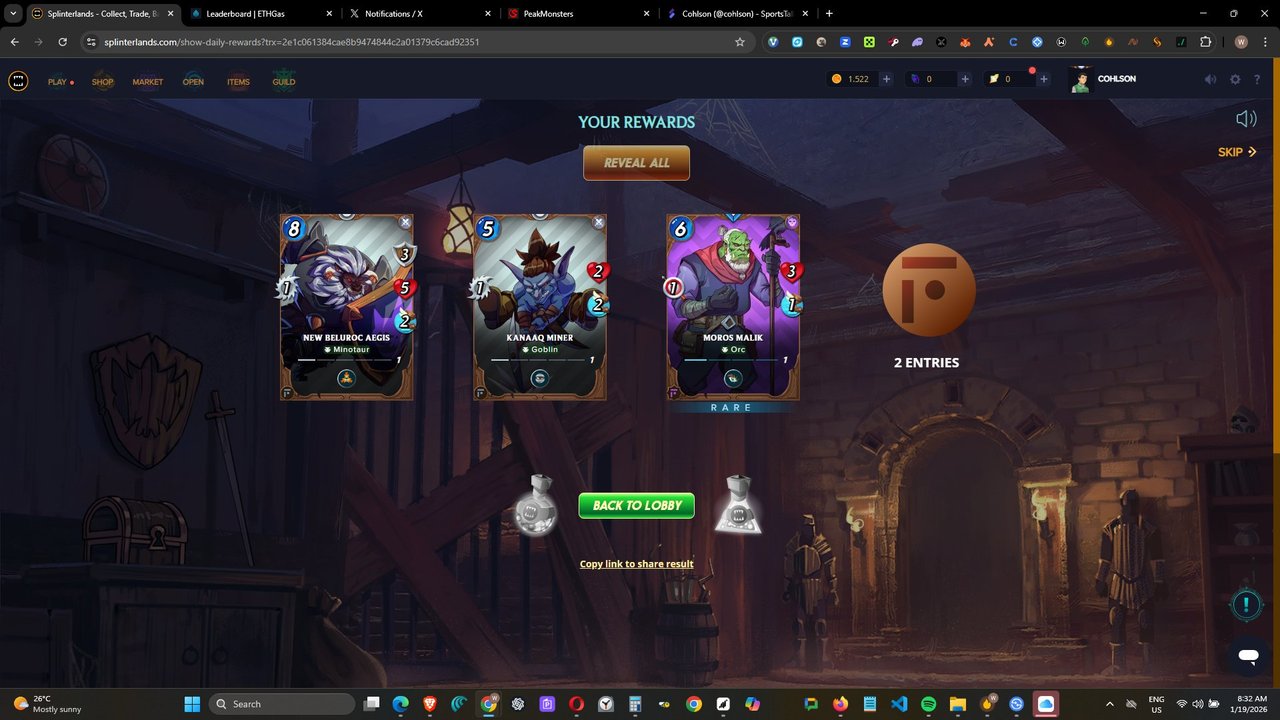Image resolution: width=1280 pixels, height=720 pixels.
Task: Open the settings gear icon
Action: click(x=1235, y=80)
